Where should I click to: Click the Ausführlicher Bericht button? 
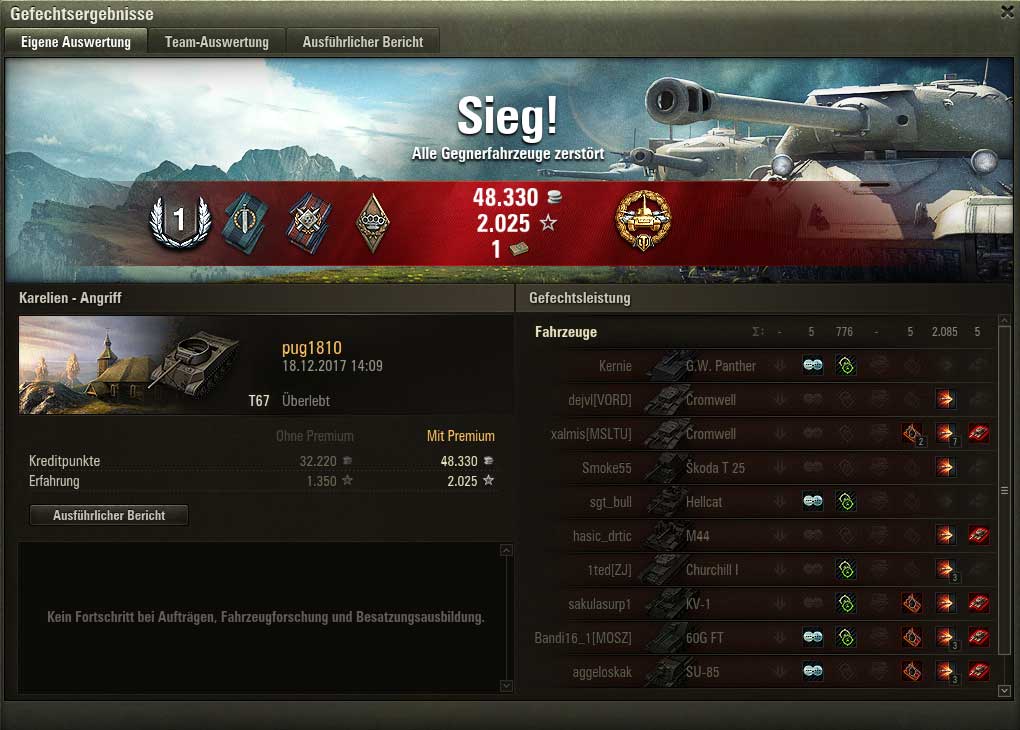[109, 515]
